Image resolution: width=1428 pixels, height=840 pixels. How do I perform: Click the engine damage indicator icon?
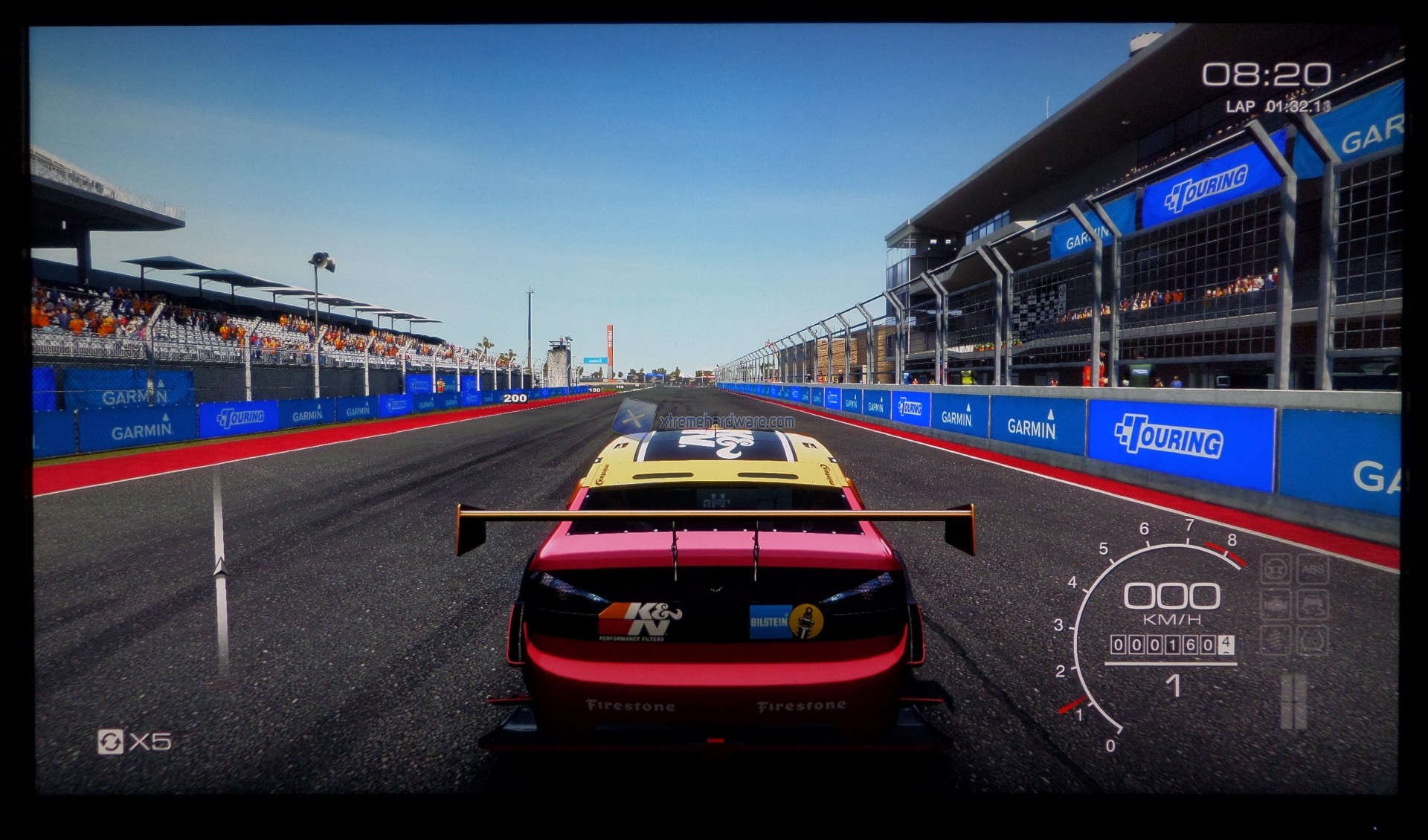pos(1275,605)
